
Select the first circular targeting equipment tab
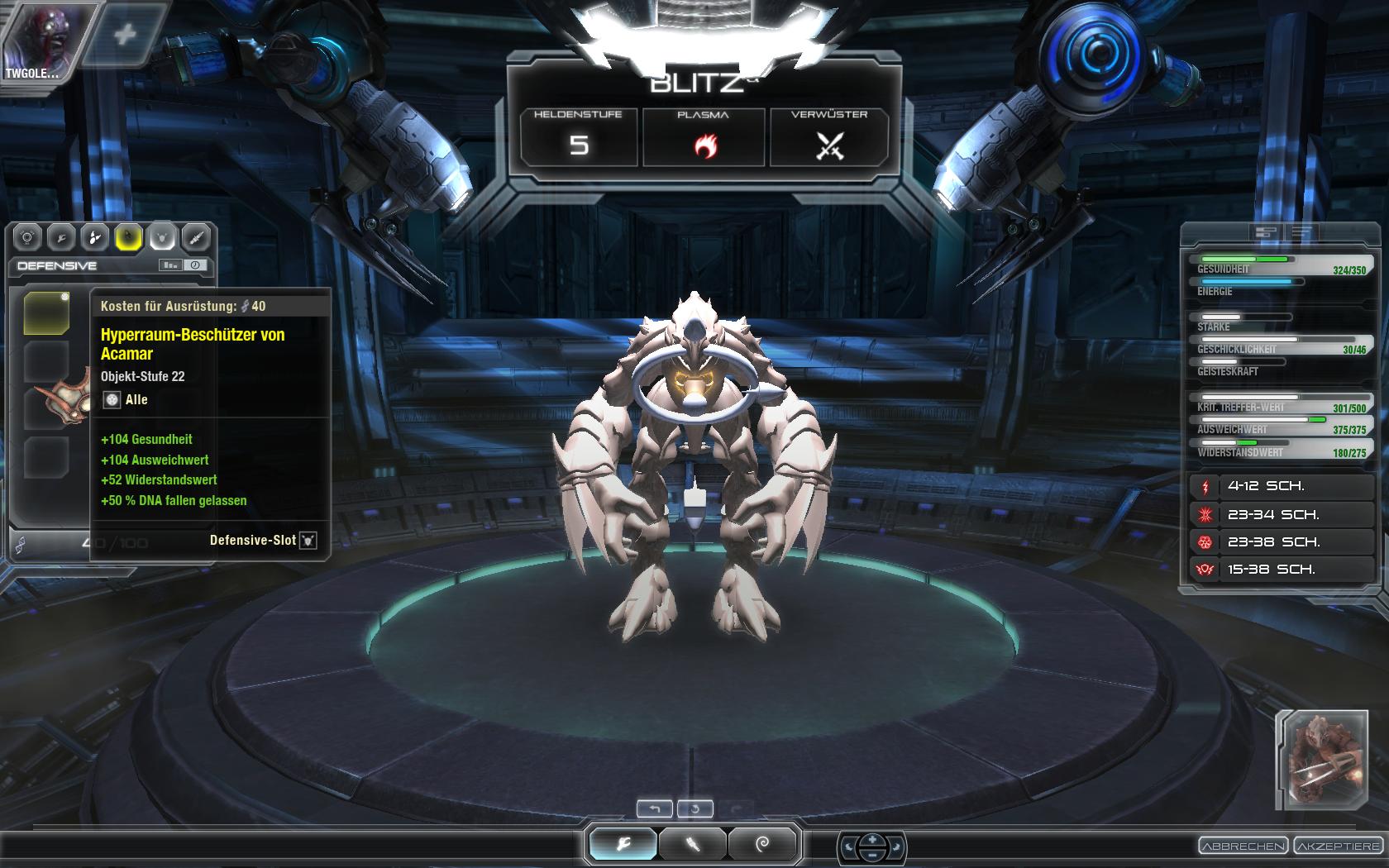[x=28, y=238]
